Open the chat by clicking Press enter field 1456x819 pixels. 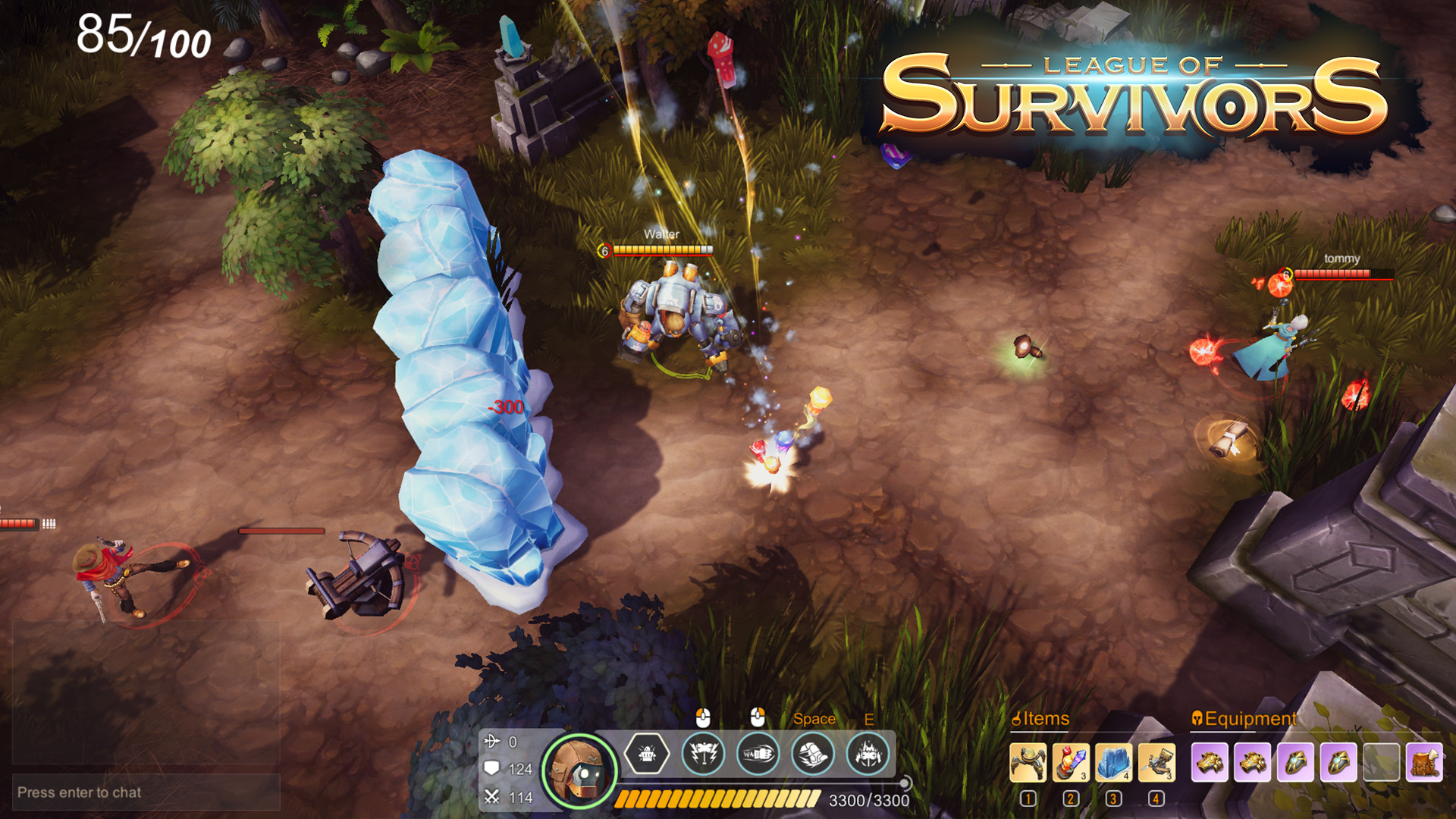(x=80, y=791)
